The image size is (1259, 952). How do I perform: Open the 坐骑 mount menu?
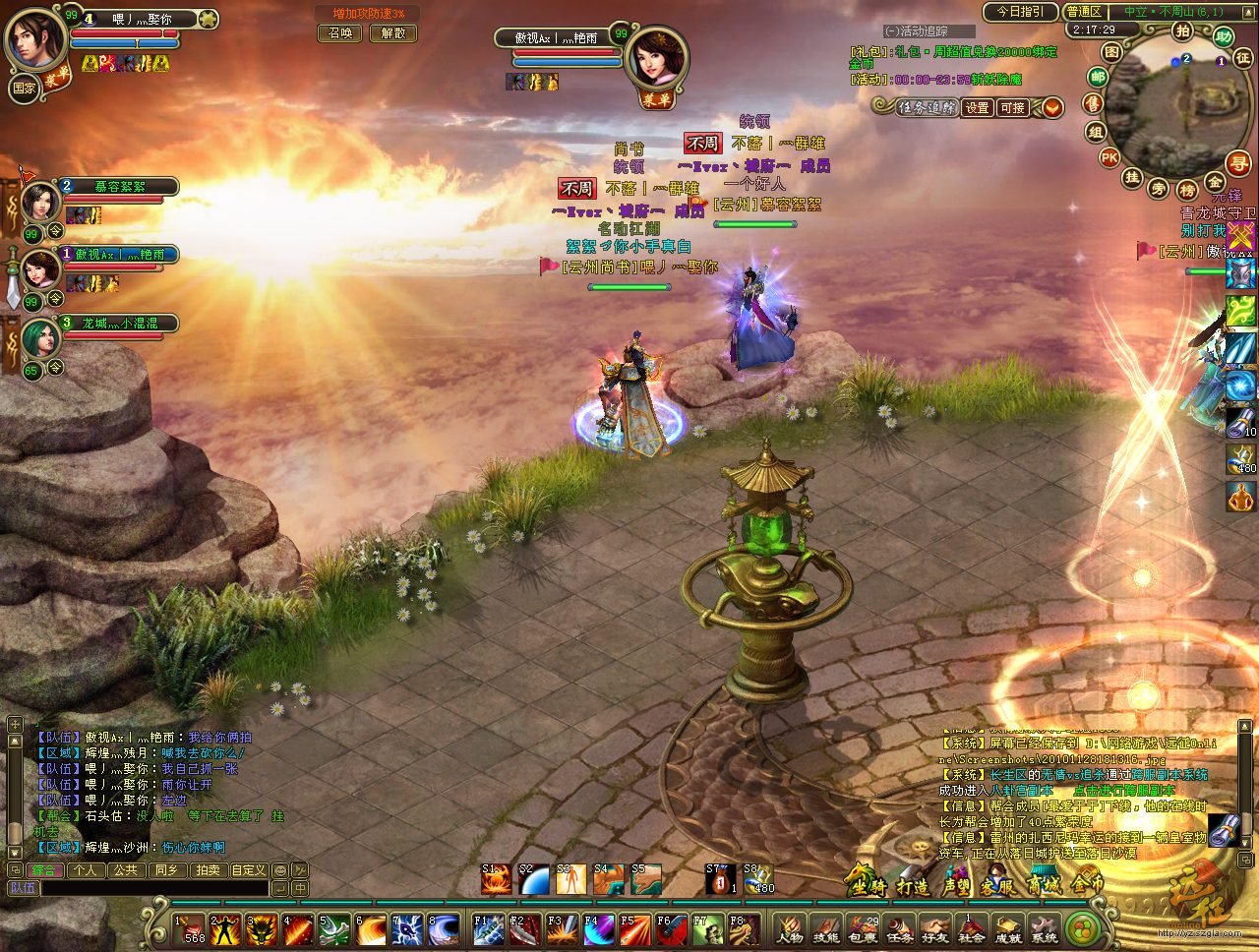coord(867,885)
